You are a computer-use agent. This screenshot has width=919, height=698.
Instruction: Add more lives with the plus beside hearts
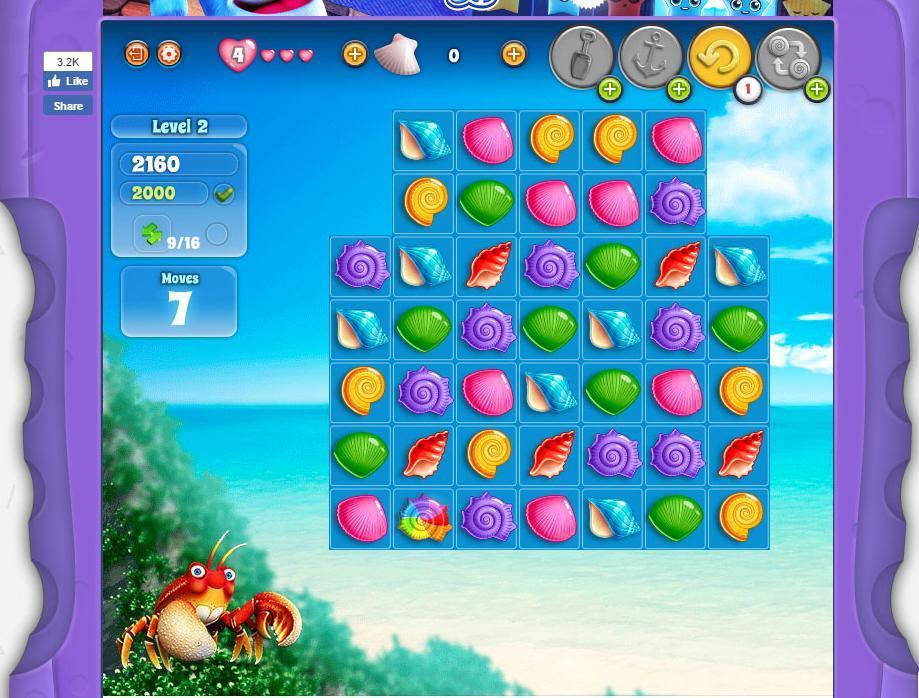(x=354, y=54)
